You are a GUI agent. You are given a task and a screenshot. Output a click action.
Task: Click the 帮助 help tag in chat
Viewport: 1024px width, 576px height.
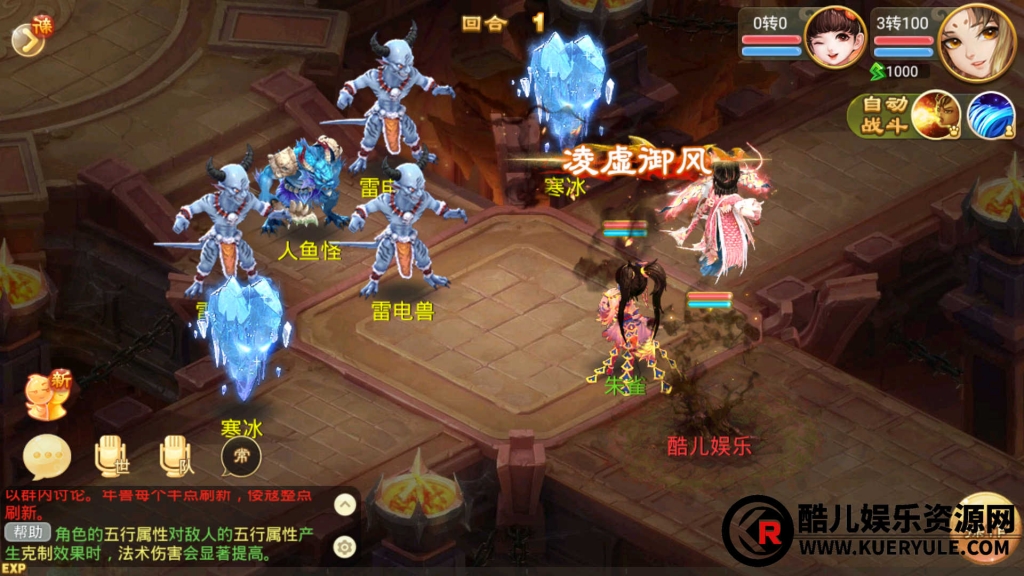(27, 533)
